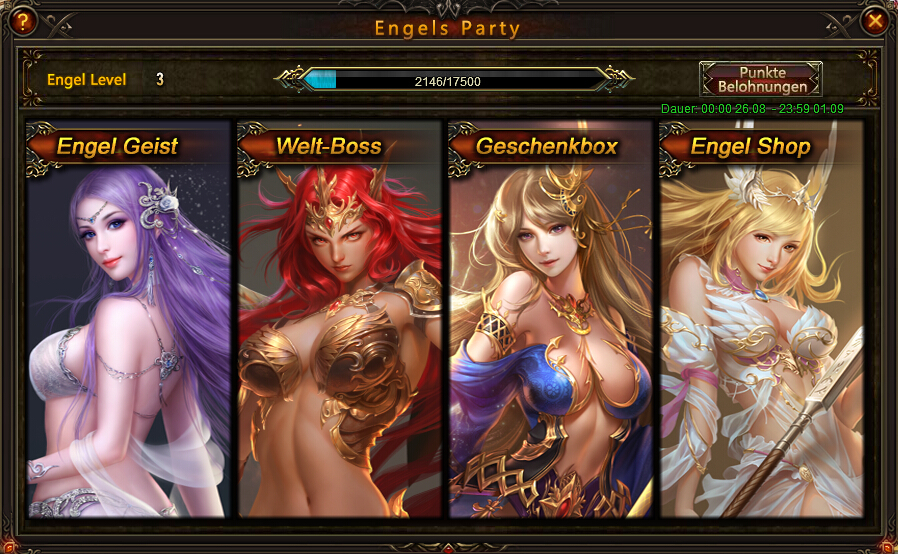Enter the Welt-Boss panel
This screenshot has width=898, height=554.
[x=340, y=320]
